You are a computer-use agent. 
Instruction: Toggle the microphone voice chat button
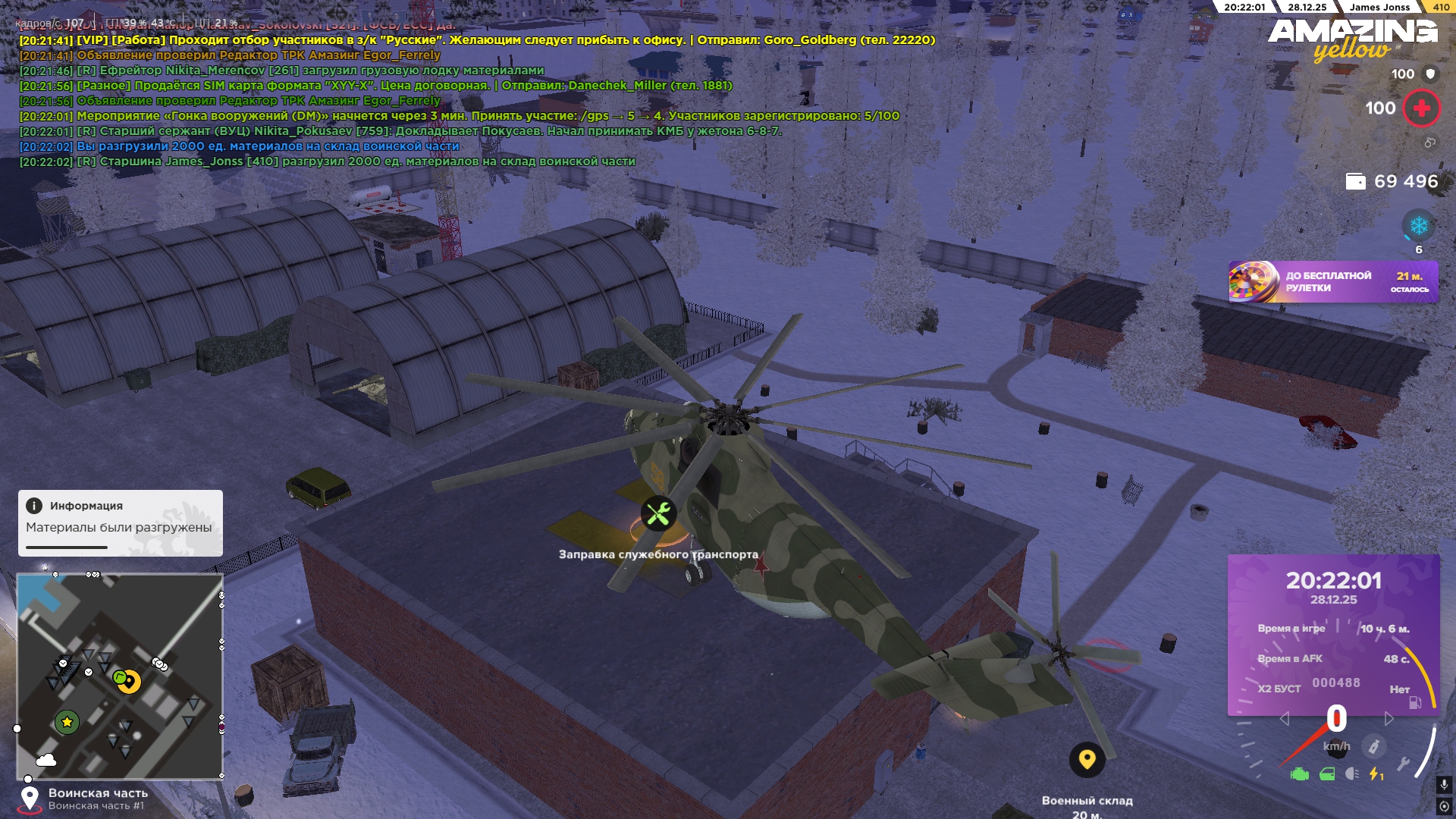1444,785
